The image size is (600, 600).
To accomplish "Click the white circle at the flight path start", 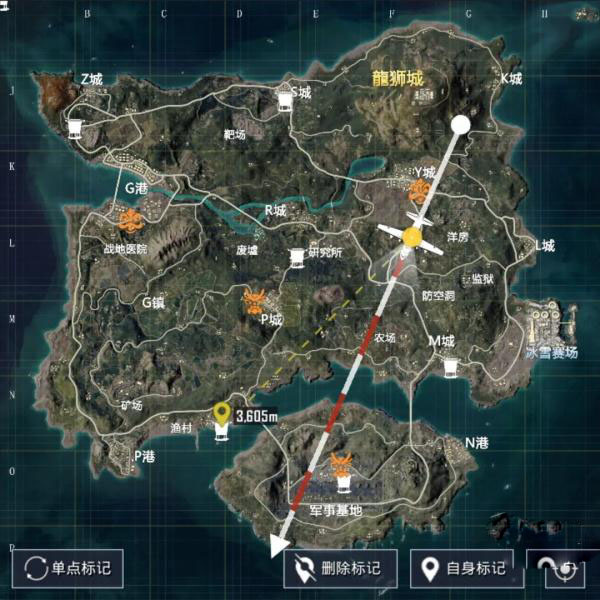I will 460,124.
